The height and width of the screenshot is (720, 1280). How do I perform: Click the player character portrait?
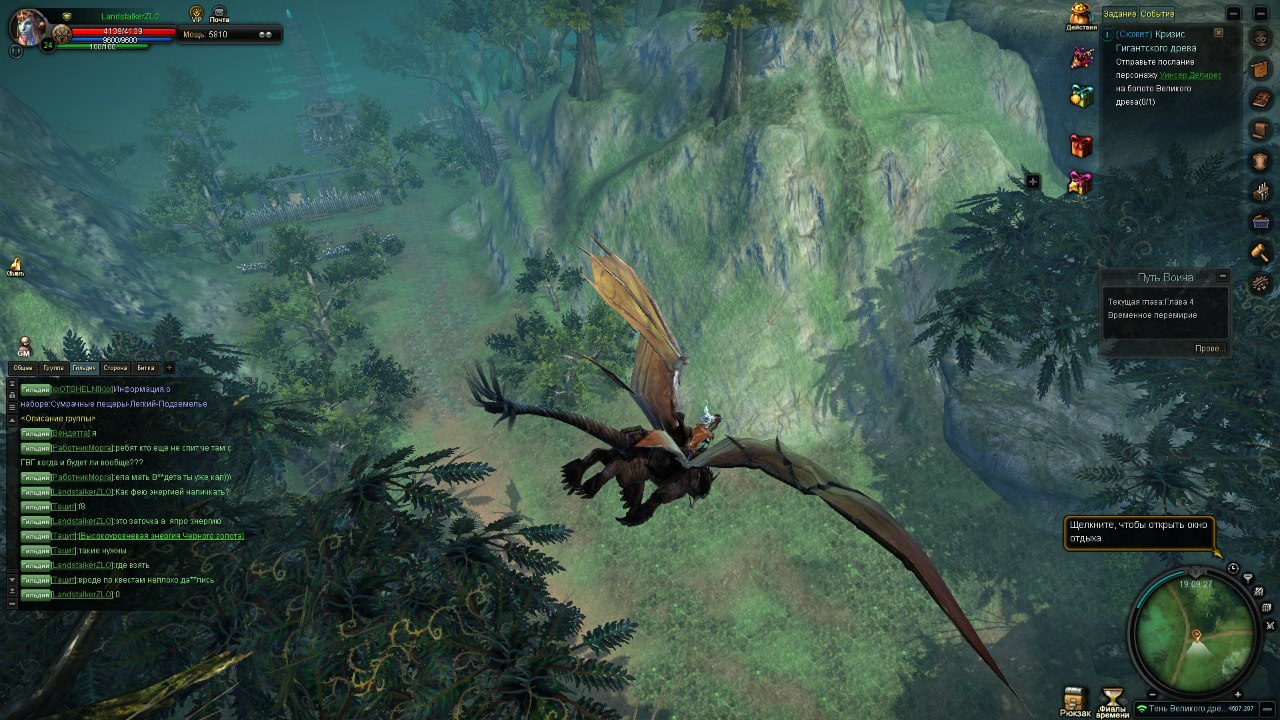pos(27,24)
